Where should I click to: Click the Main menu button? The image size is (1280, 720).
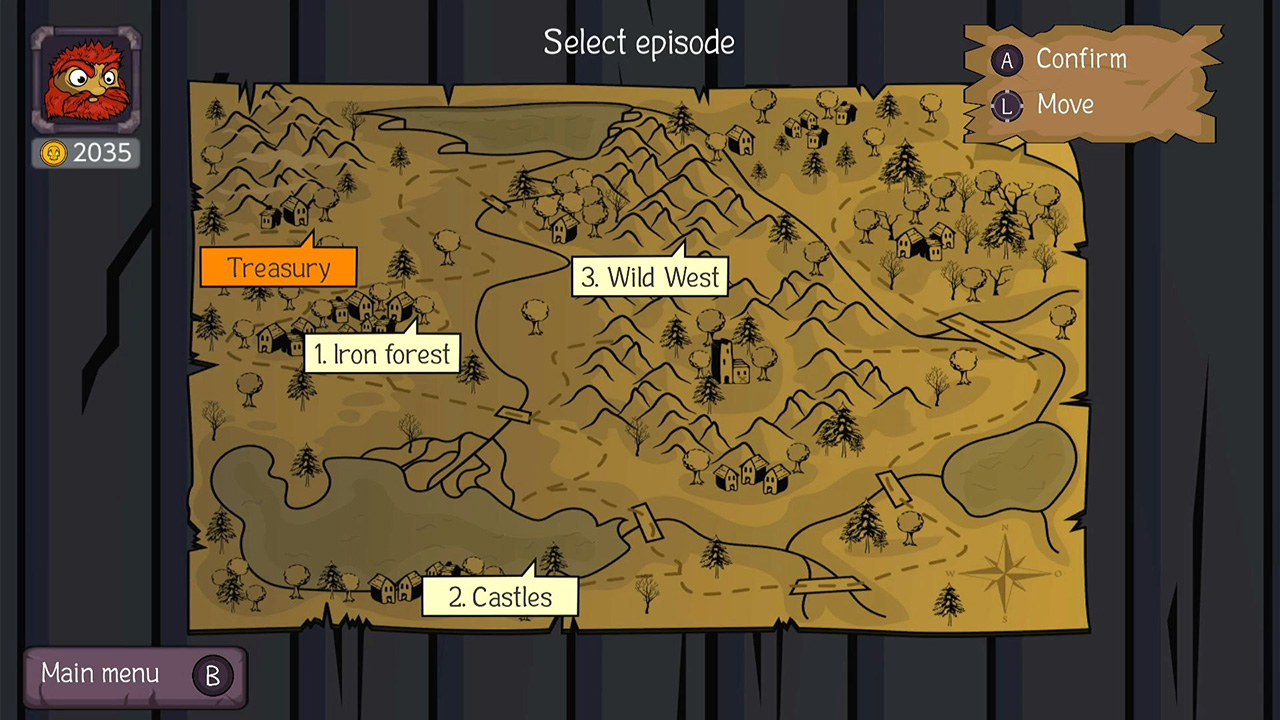[x=100, y=674]
